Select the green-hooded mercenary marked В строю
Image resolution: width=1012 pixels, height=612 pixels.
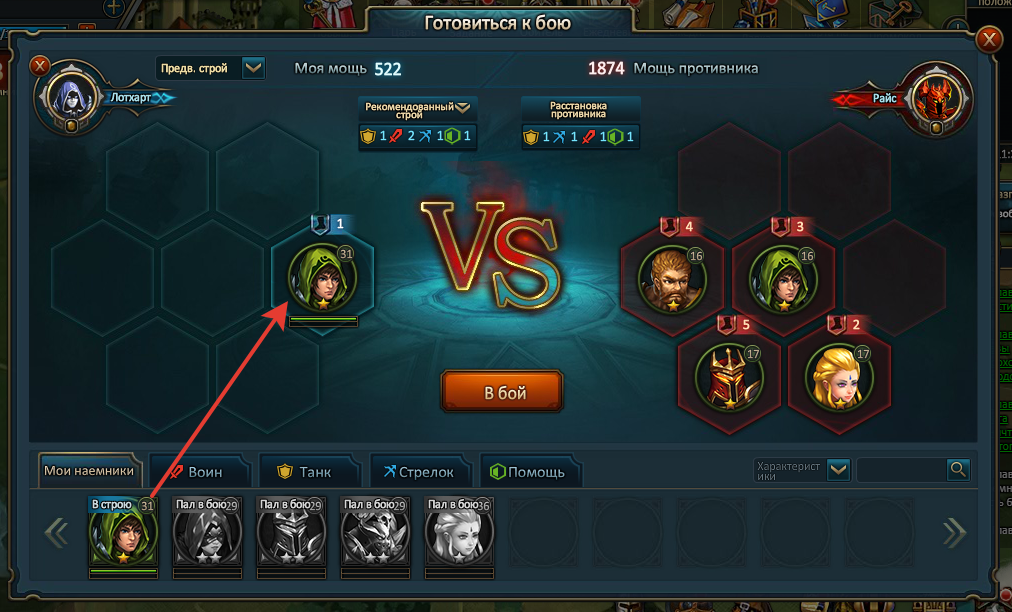point(124,533)
